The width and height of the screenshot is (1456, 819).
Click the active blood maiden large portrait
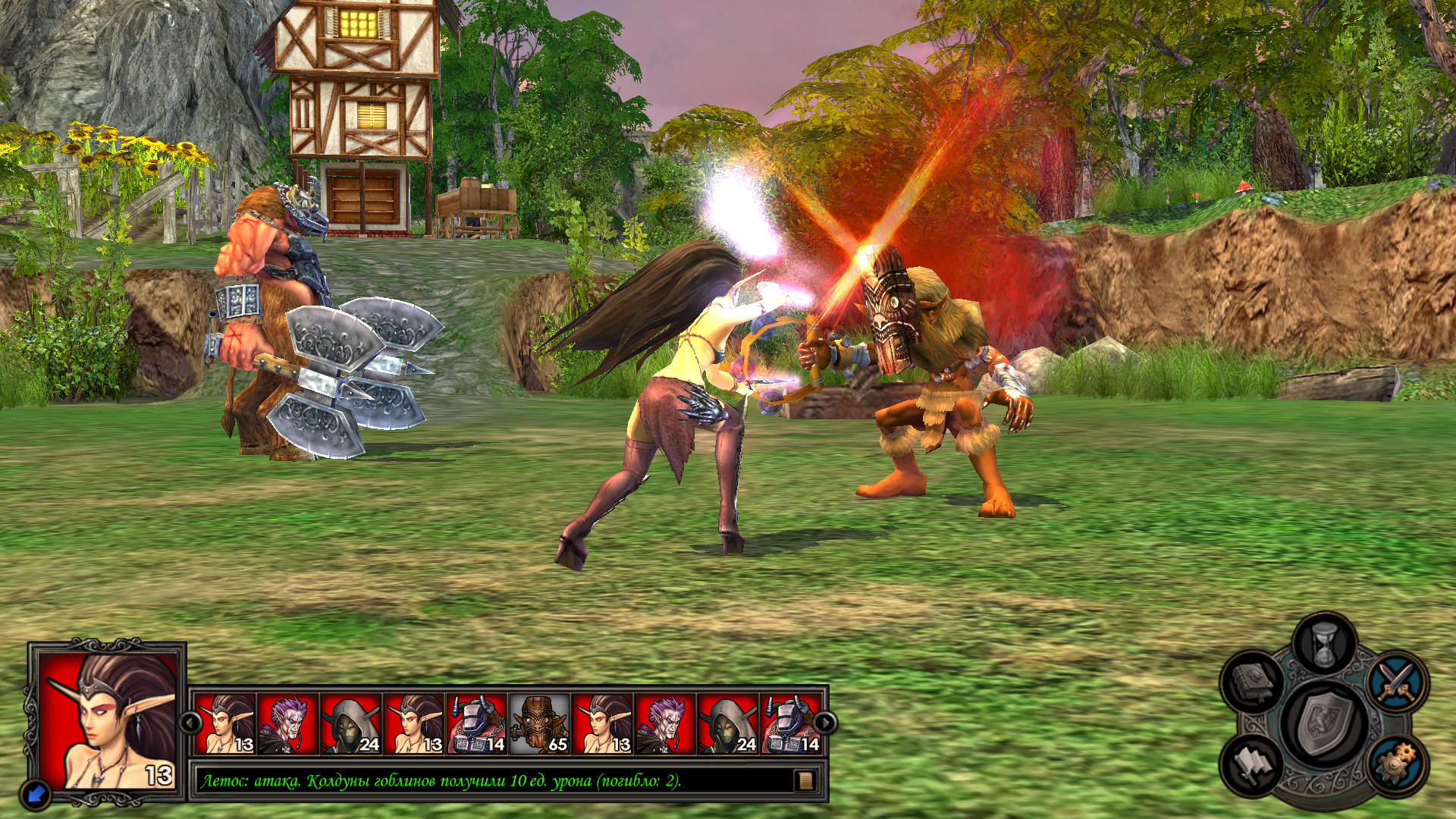click(108, 720)
